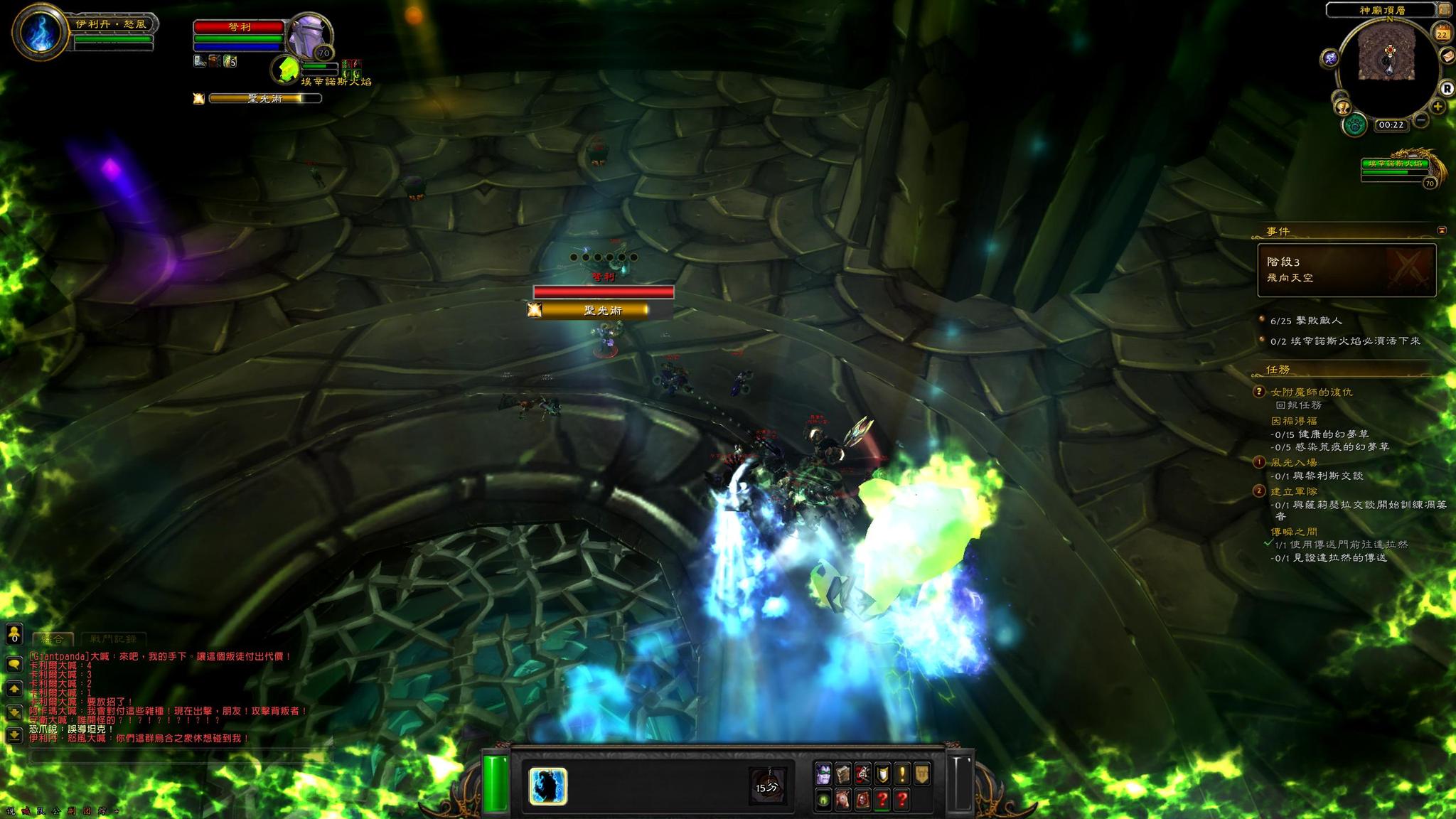Open the calendar showing day 22
The width and height of the screenshot is (1456, 819).
coord(1442,33)
